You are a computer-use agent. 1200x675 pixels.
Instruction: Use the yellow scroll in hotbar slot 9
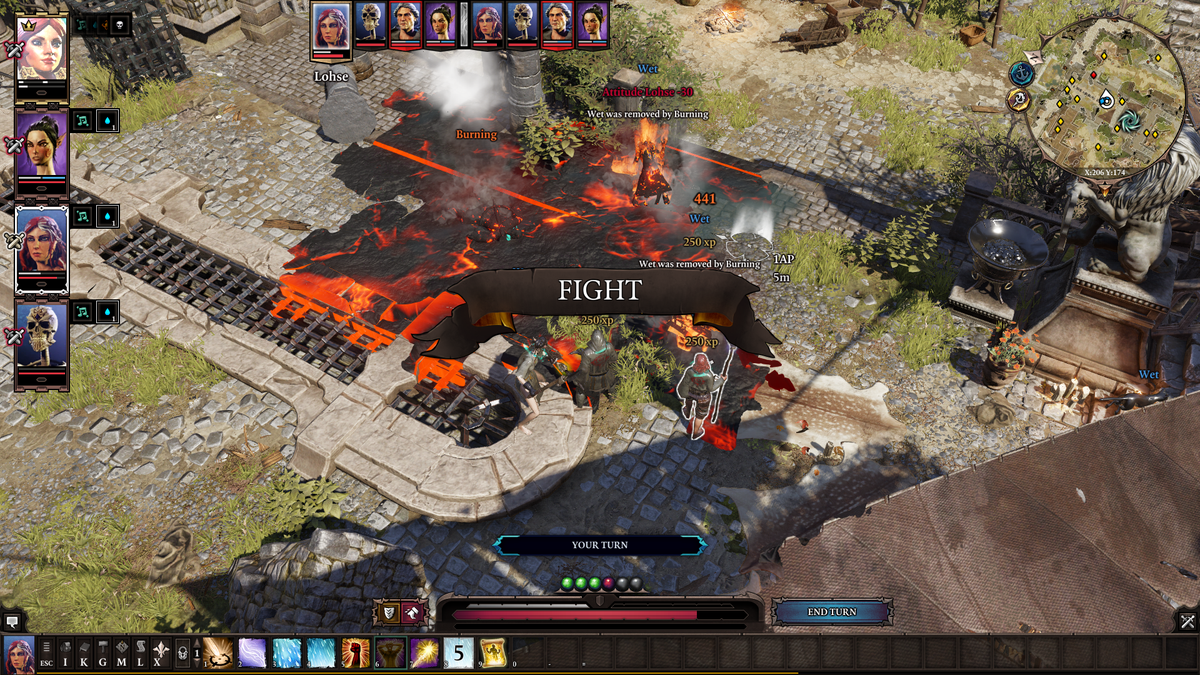492,653
